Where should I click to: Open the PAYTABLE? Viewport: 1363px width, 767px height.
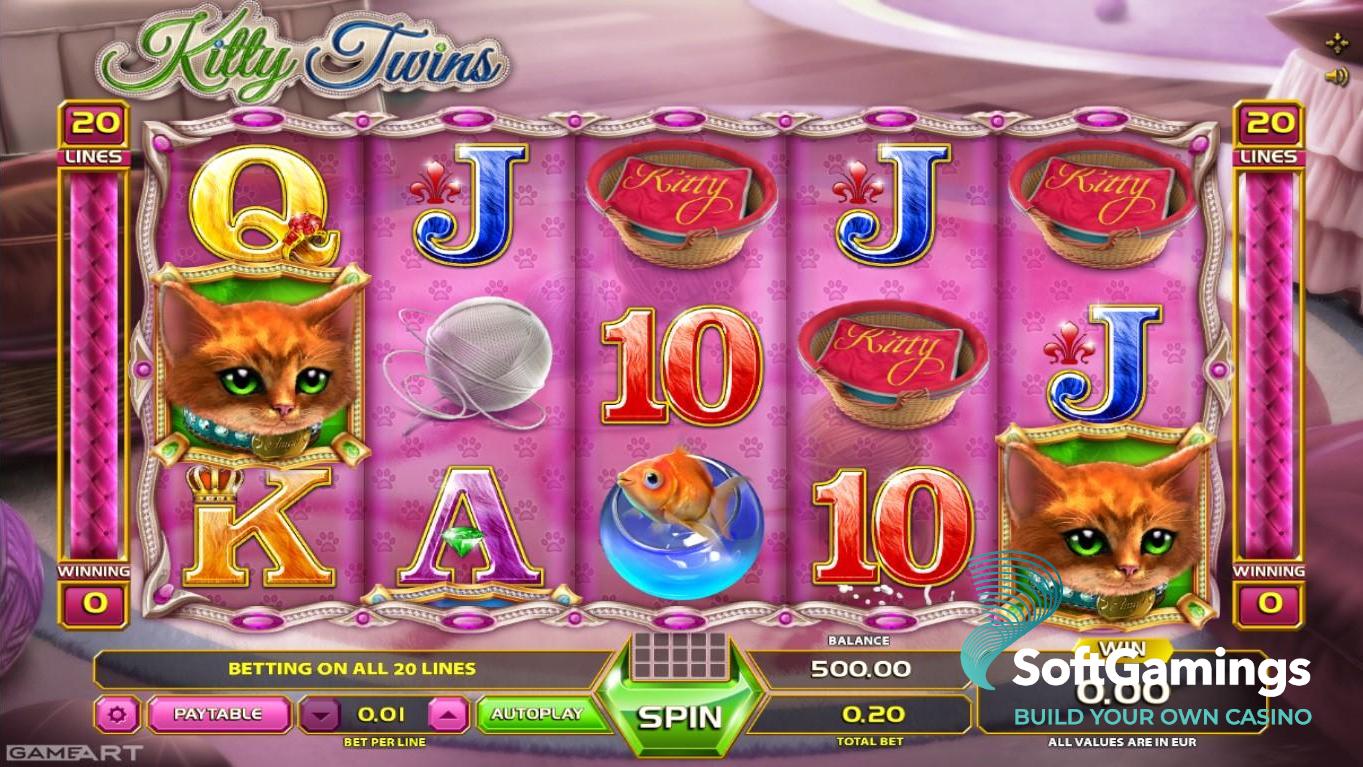[218, 714]
